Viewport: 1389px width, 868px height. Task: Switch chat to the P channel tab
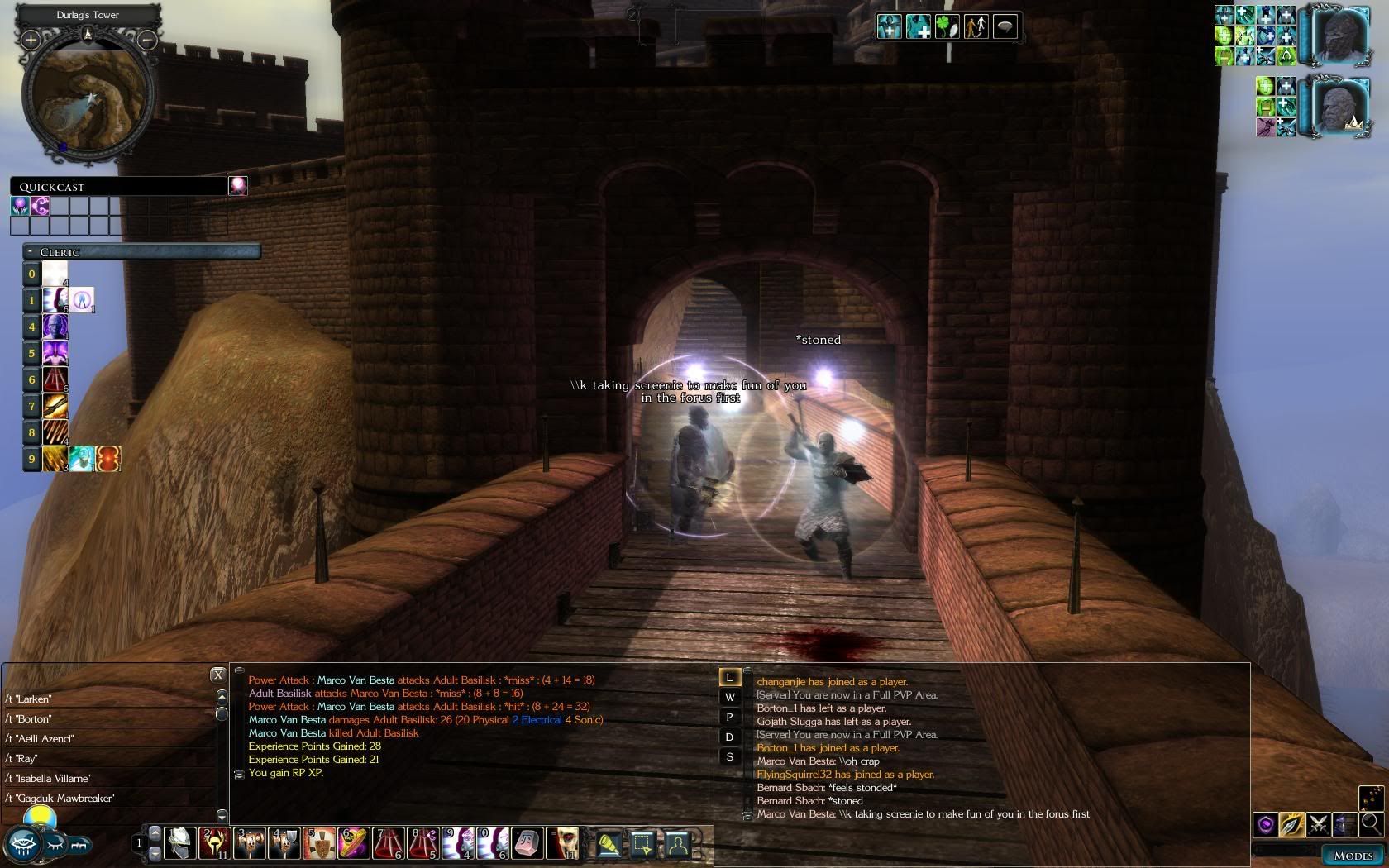click(x=729, y=718)
